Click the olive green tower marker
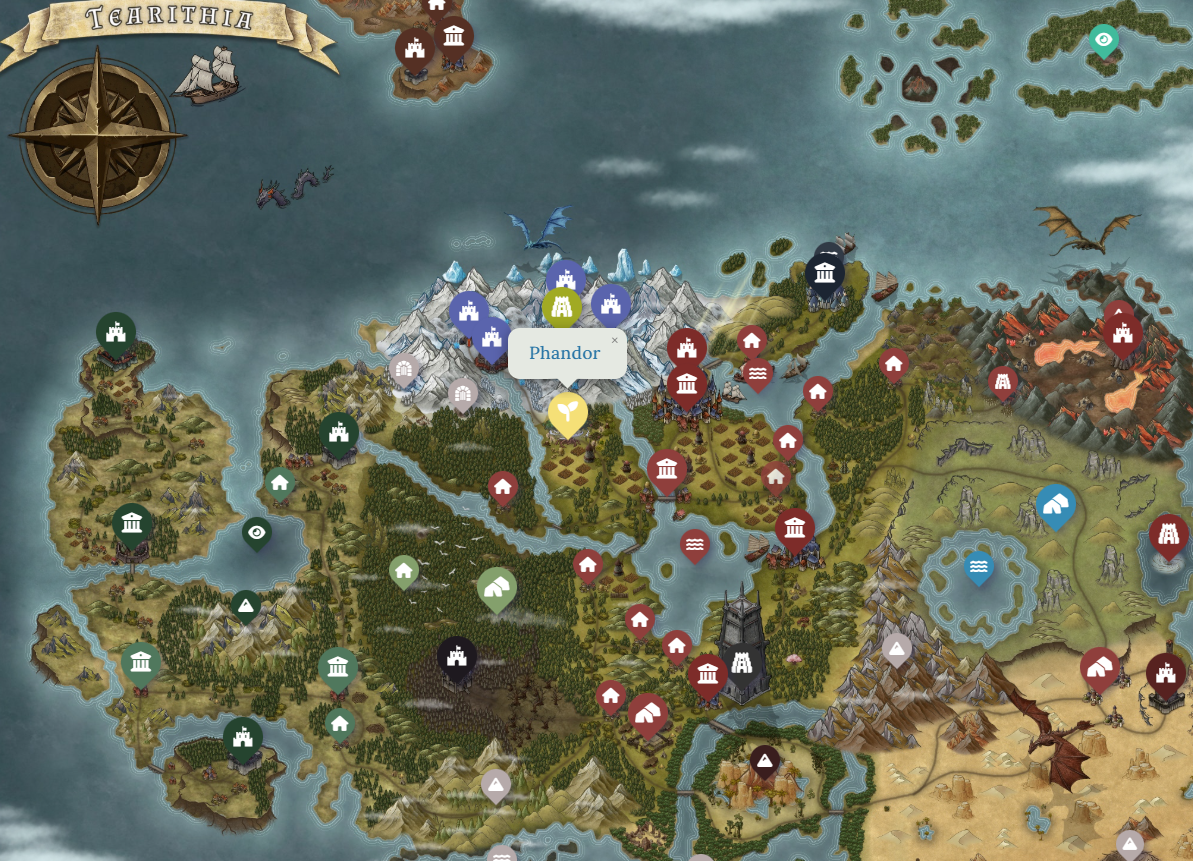This screenshot has width=1193, height=861. click(562, 306)
